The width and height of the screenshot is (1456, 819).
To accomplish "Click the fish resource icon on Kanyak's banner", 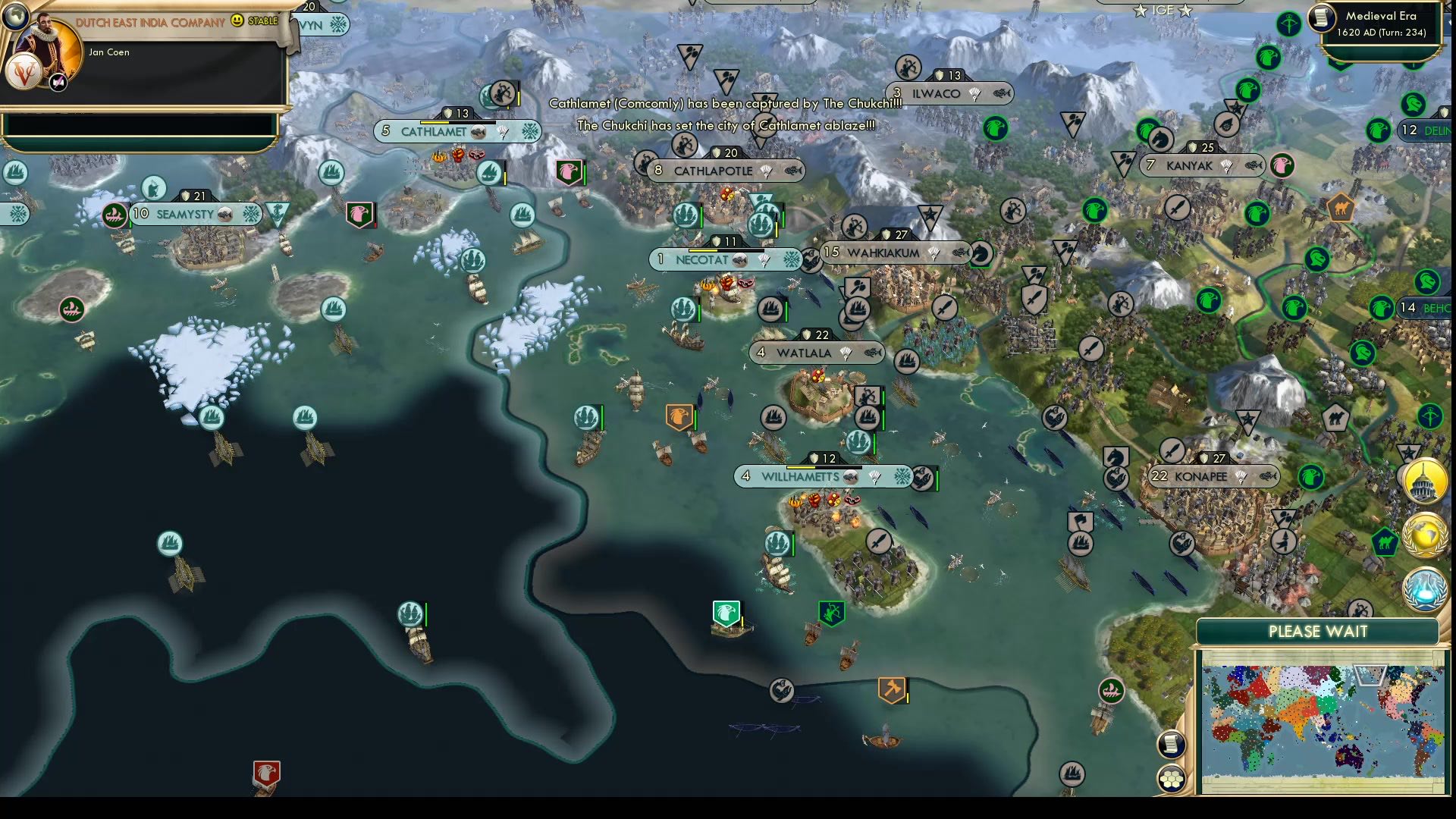I will point(1255,165).
